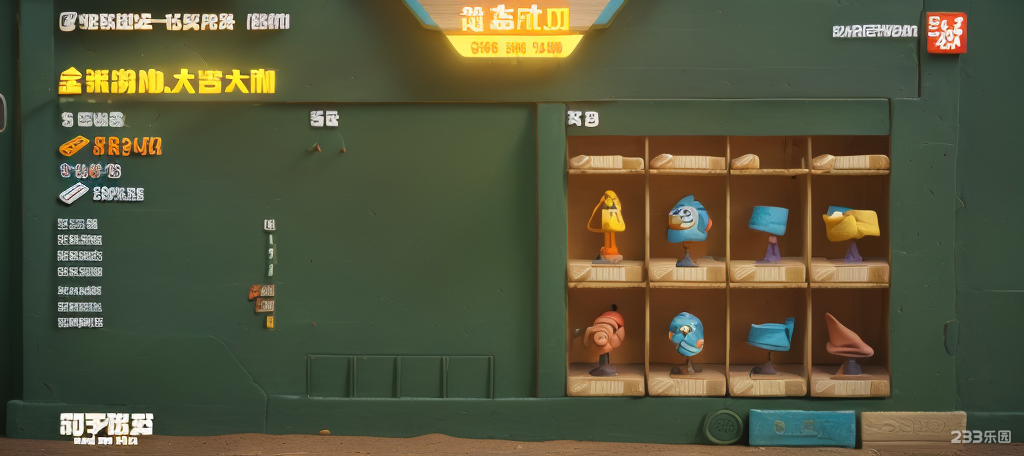Pick the brown pointed hat on the shelf

coord(847,337)
